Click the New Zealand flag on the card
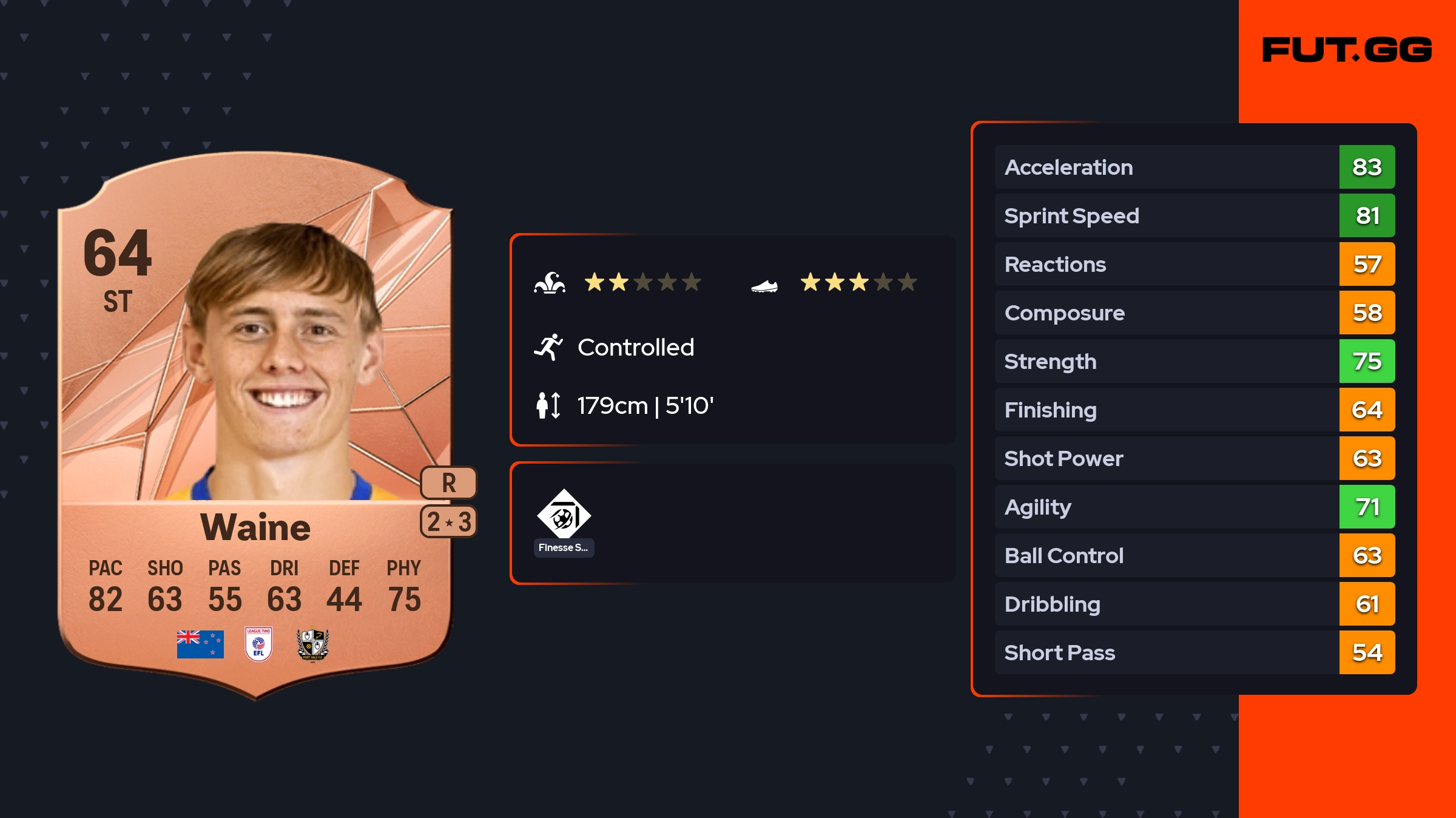Image resolution: width=1456 pixels, height=818 pixels. 200,644
